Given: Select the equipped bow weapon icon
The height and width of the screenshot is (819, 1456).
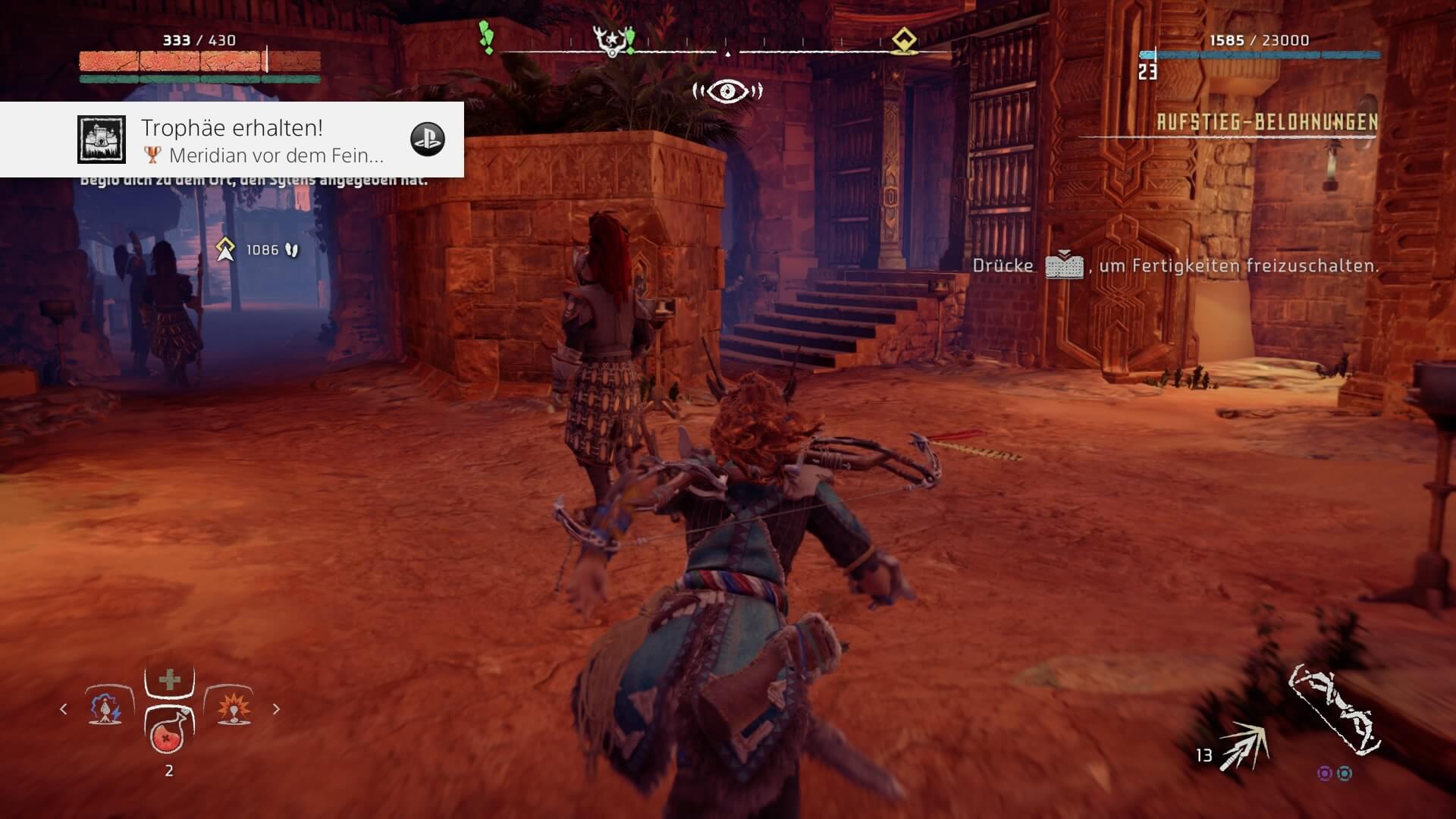Looking at the screenshot, I should [1335, 711].
